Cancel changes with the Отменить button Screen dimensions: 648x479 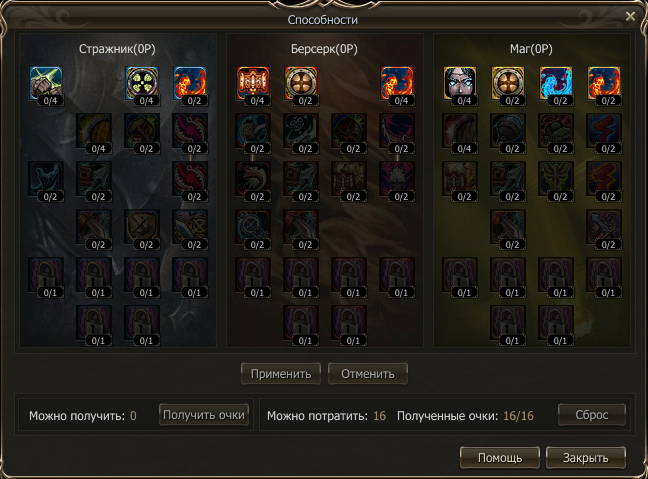pyautogui.click(x=368, y=374)
